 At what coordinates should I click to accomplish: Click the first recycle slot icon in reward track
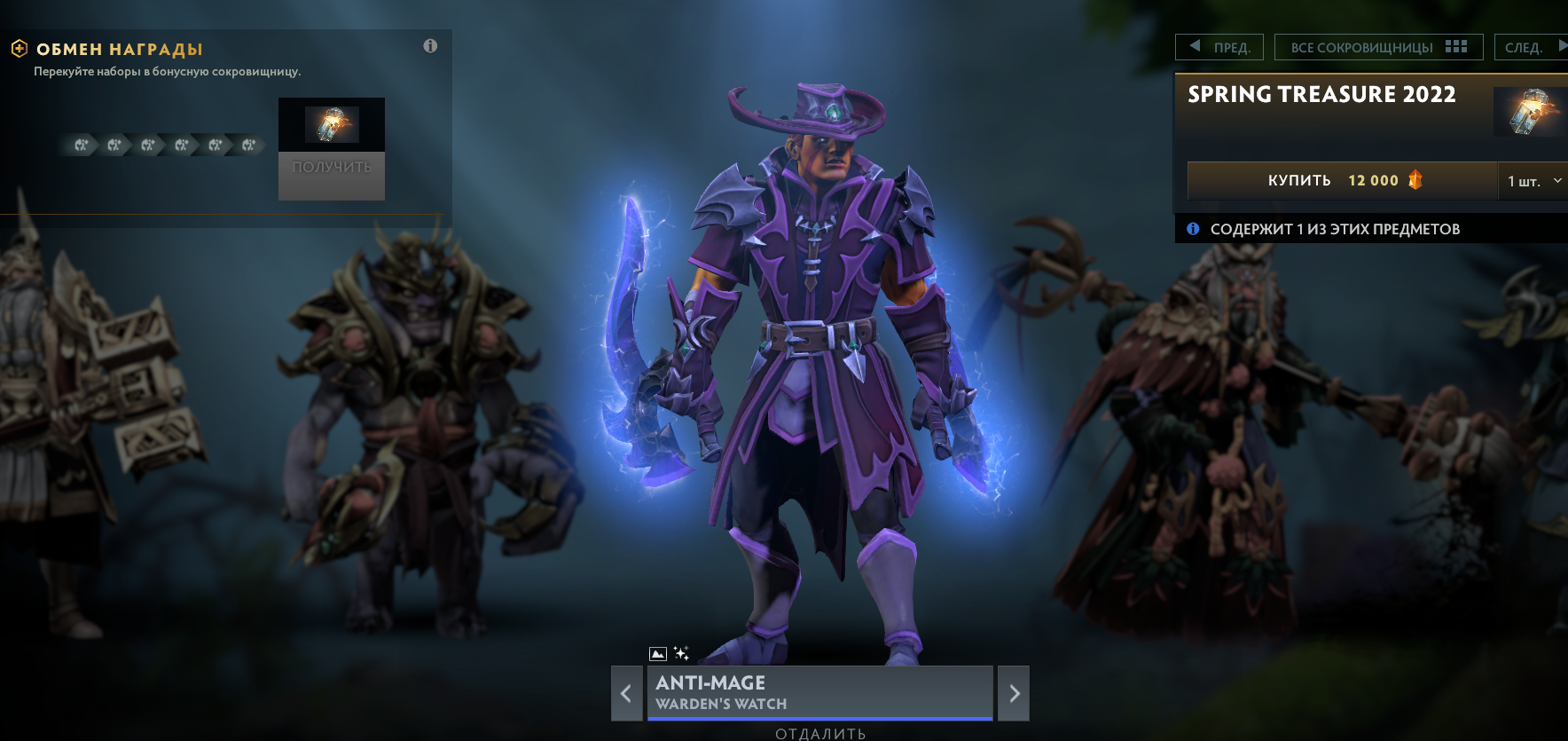click(80, 145)
